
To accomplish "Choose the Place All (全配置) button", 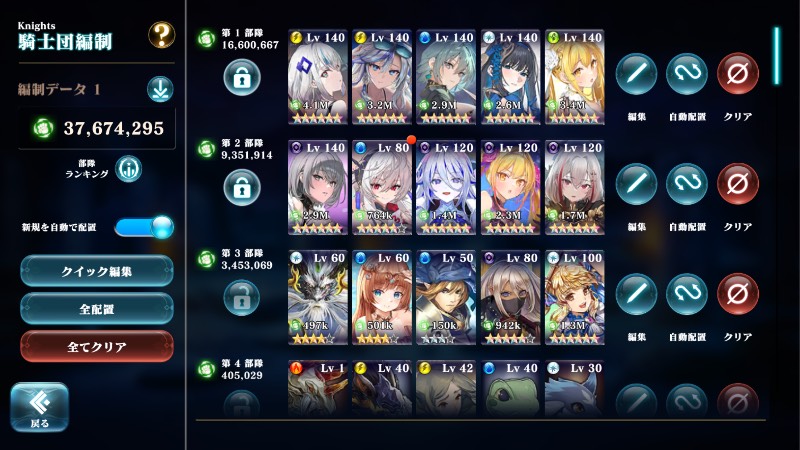I will 97,308.
